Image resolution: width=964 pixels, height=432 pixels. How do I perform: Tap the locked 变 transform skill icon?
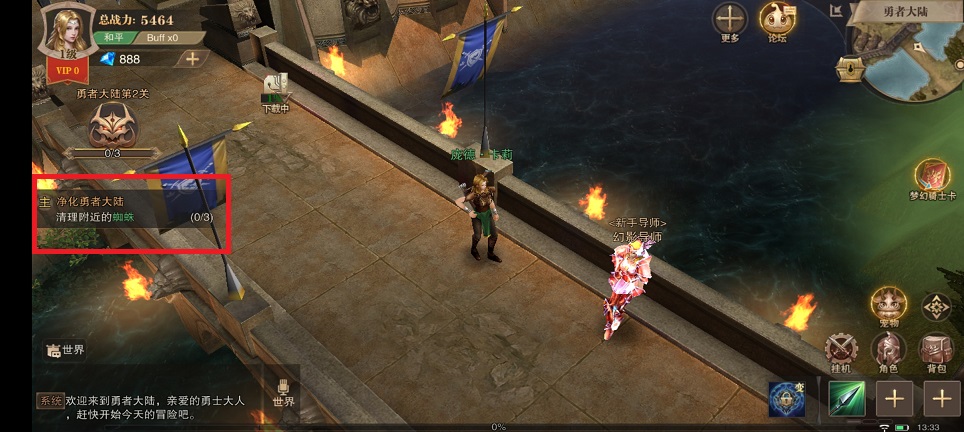(787, 399)
